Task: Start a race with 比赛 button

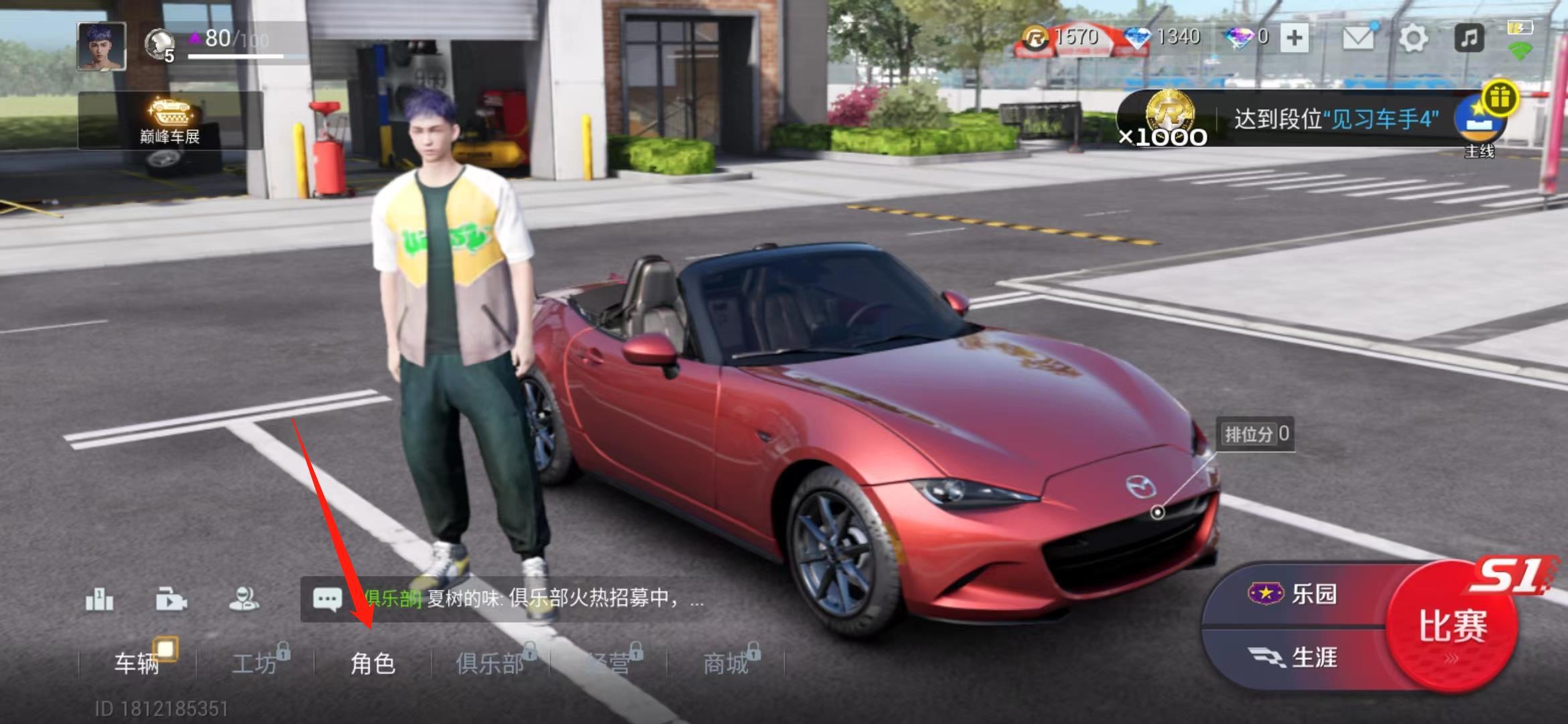Action: point(1451,626)
